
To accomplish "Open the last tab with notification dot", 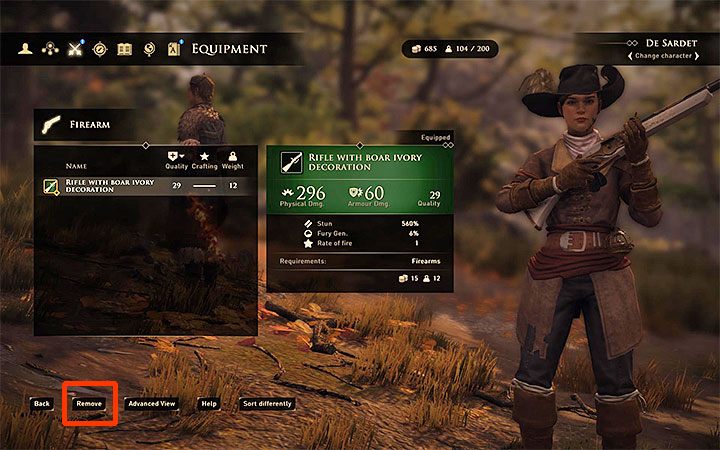I will pyautogui.click(x=174, y=48).
